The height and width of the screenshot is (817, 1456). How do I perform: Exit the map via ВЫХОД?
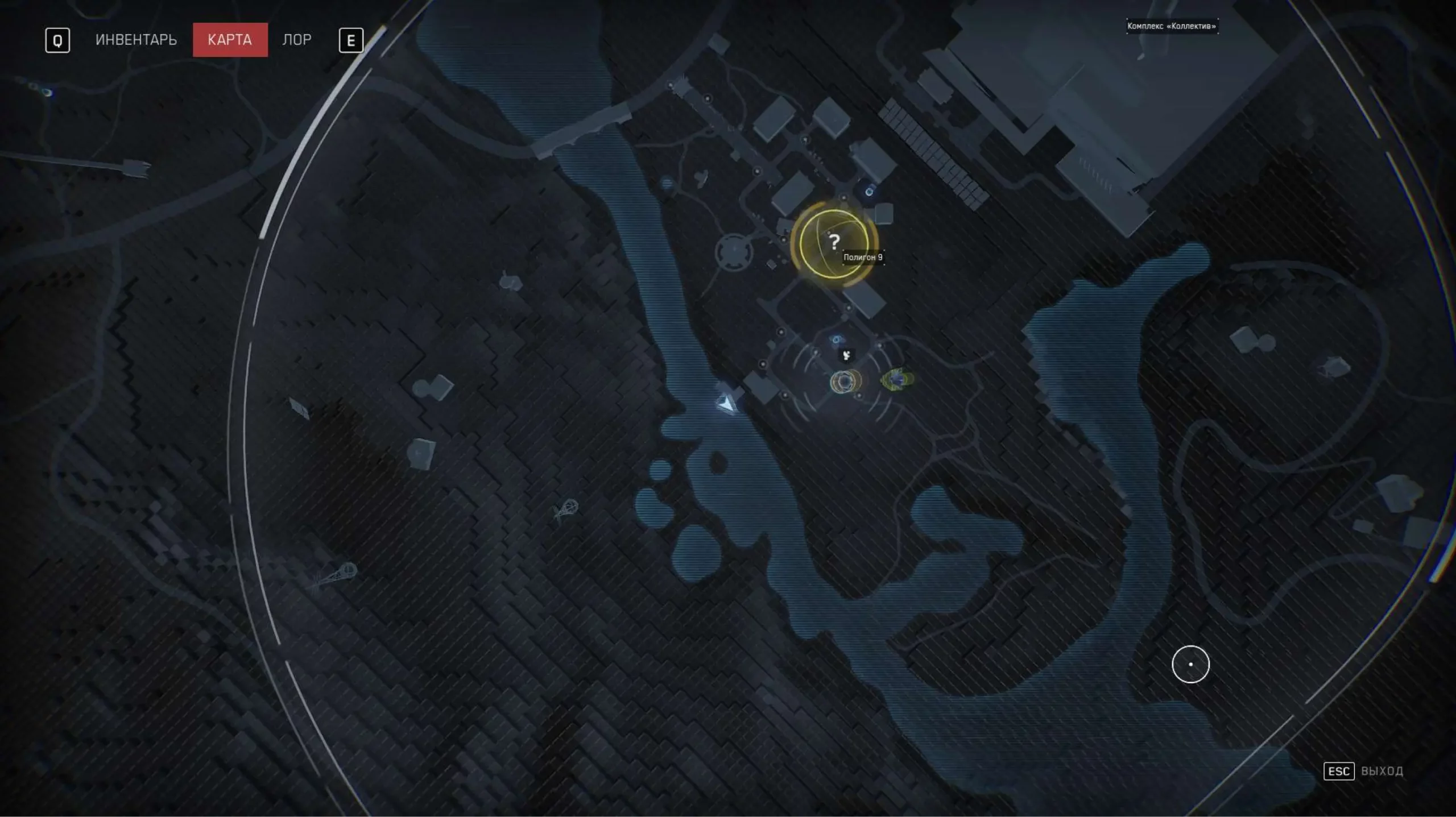(1381, 771)
